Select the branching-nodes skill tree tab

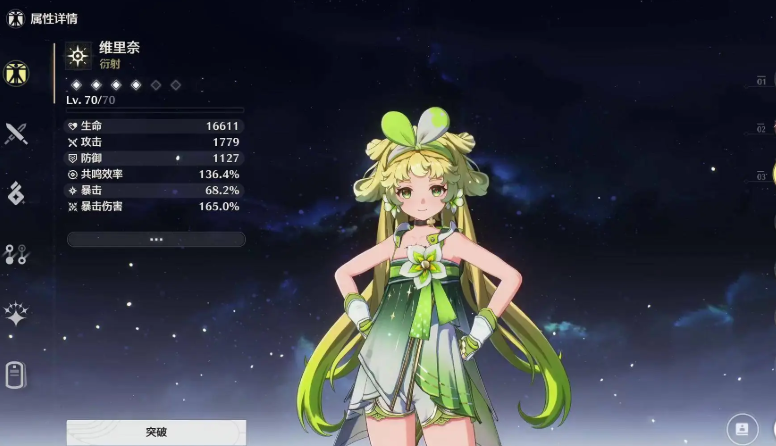(16, 254)
